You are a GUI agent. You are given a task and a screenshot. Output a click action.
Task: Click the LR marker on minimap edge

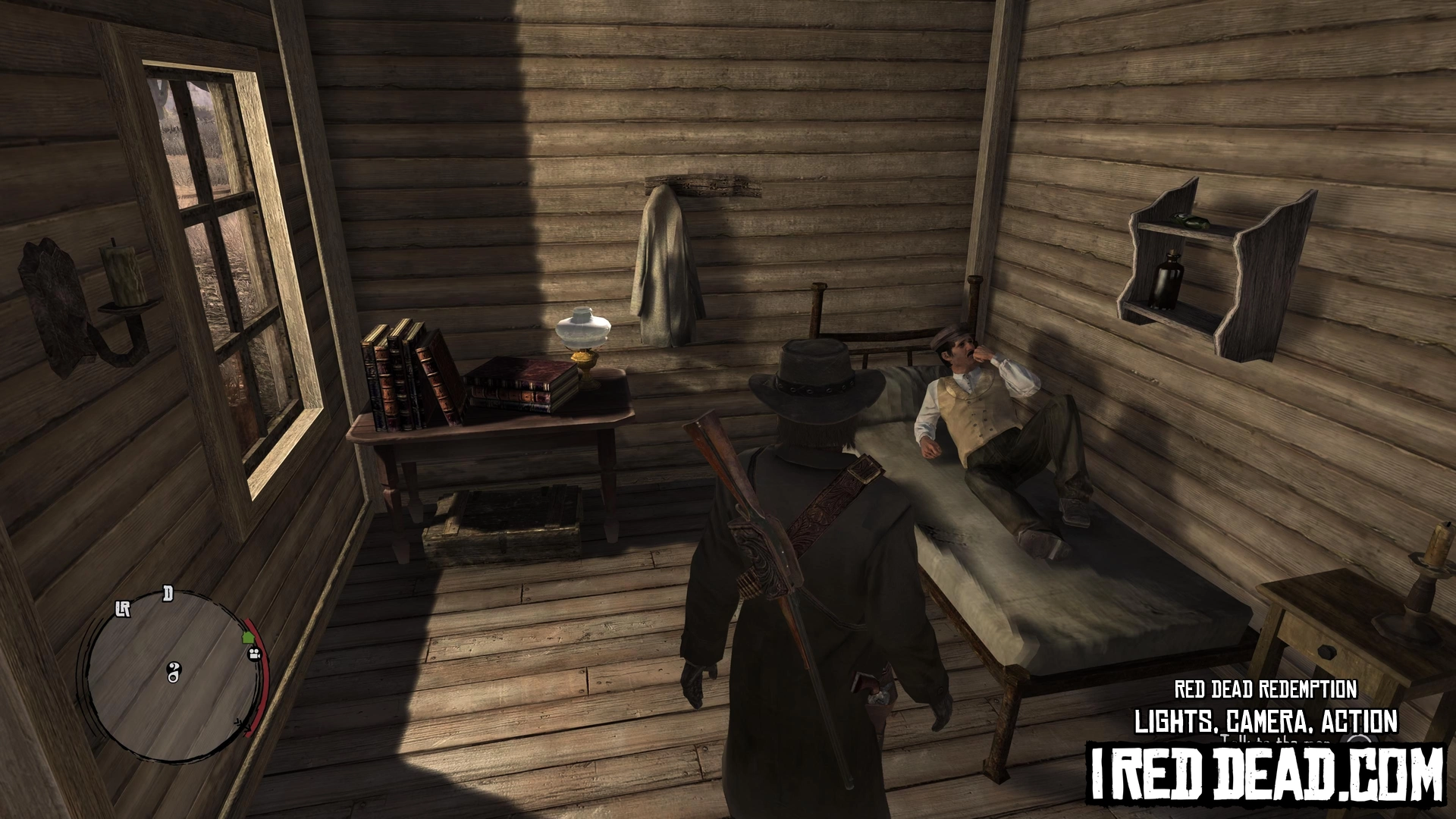[x=123, y=609]
